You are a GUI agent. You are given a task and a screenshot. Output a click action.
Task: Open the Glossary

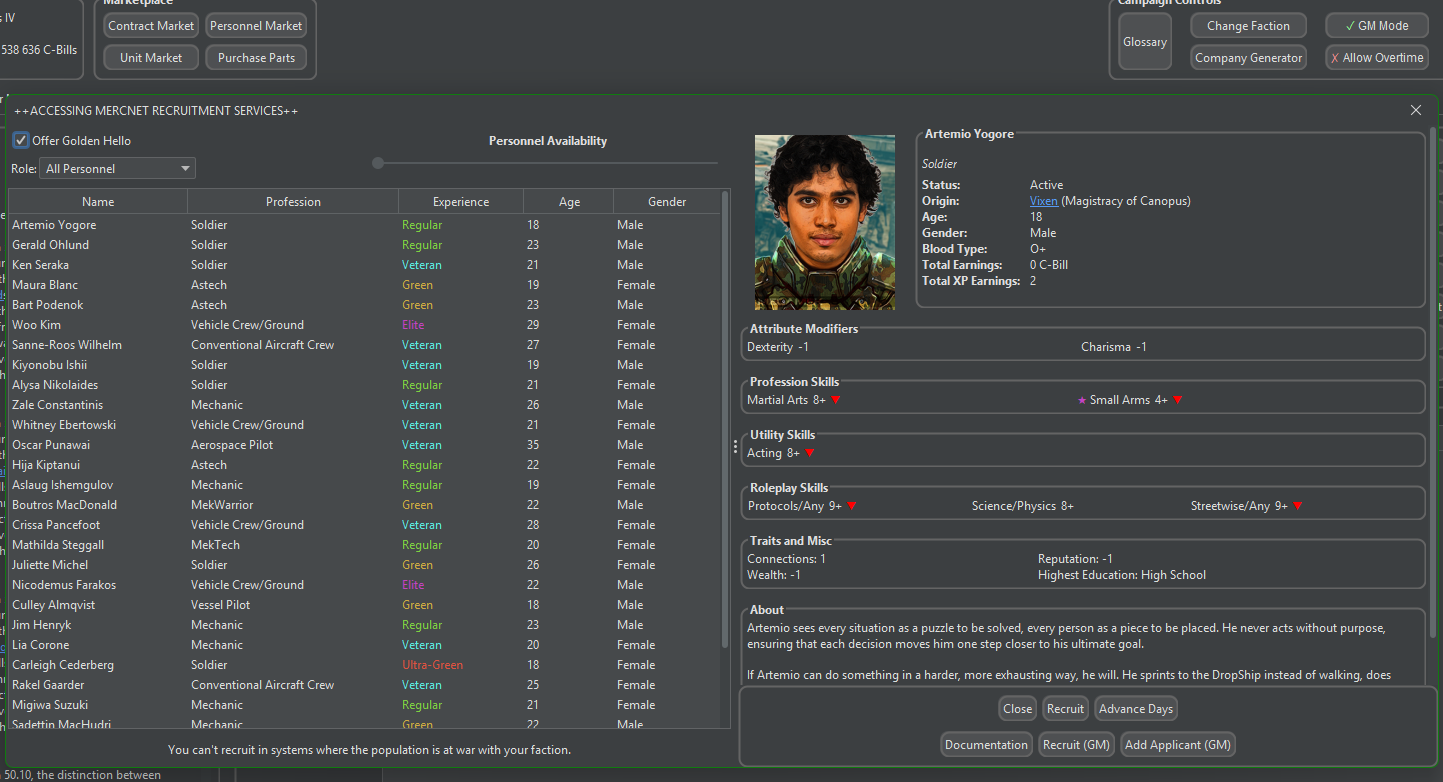tap(1144, 41)
